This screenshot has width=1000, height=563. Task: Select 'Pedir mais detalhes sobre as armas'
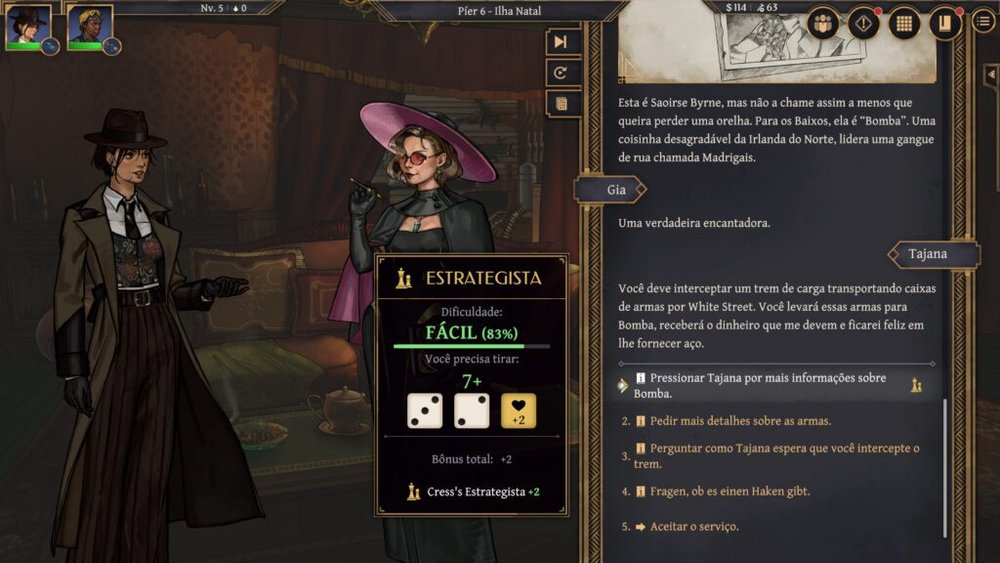740,421
